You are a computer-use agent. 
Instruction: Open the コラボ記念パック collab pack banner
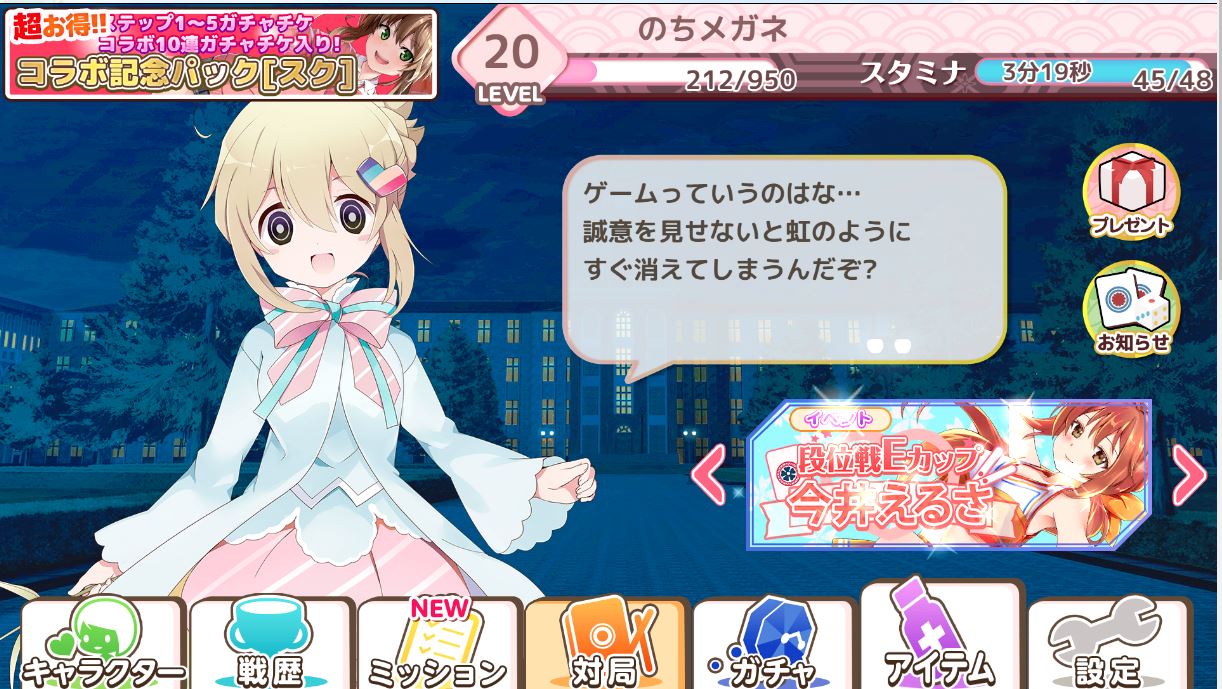tap(221, 55)
